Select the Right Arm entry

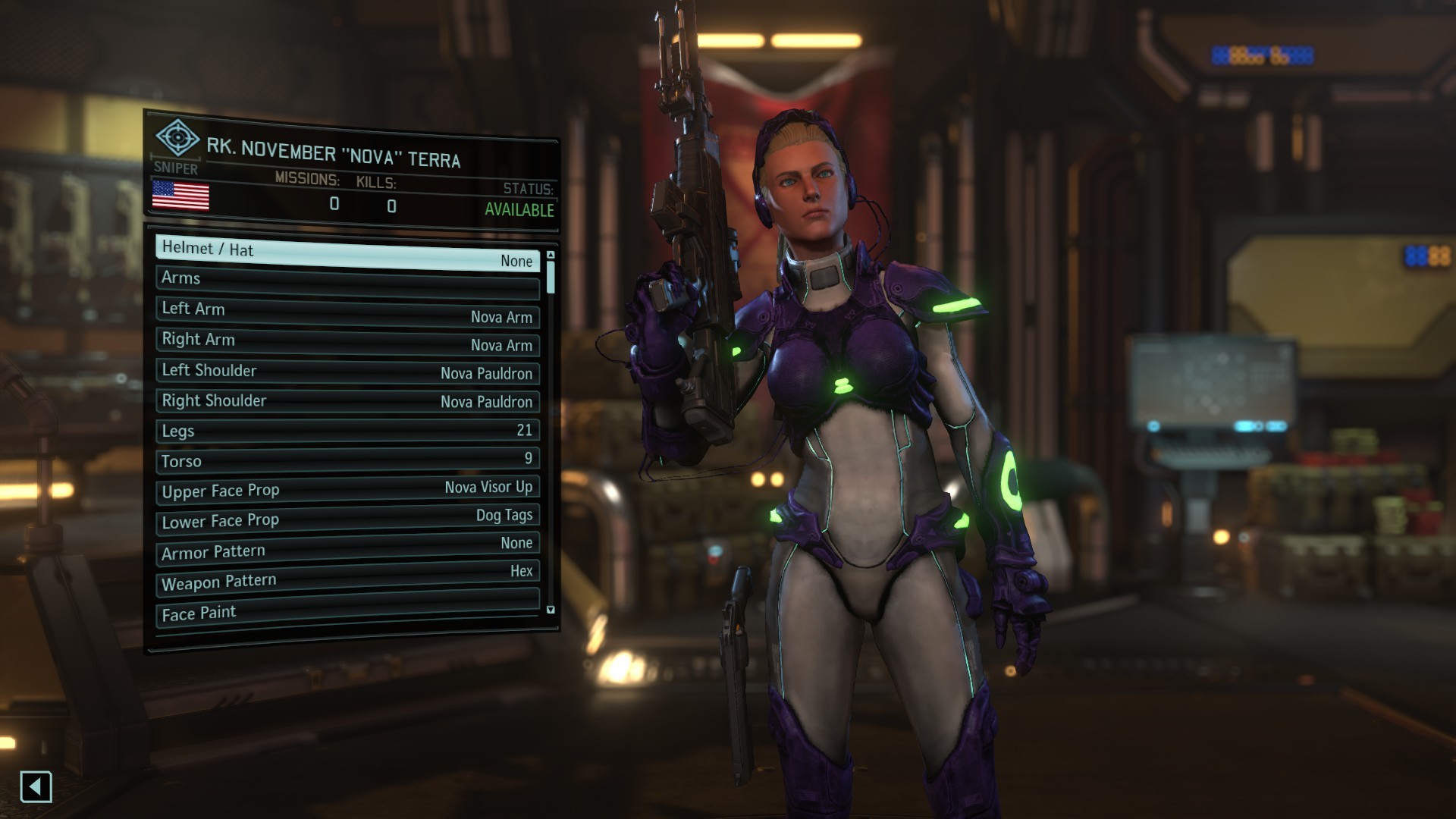coord(347,341)
